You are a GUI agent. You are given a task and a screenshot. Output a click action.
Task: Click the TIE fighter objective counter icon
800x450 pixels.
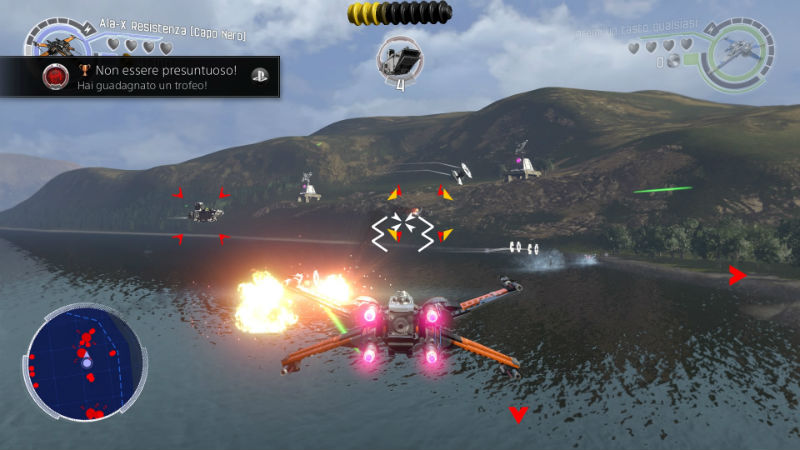[399, 57]
